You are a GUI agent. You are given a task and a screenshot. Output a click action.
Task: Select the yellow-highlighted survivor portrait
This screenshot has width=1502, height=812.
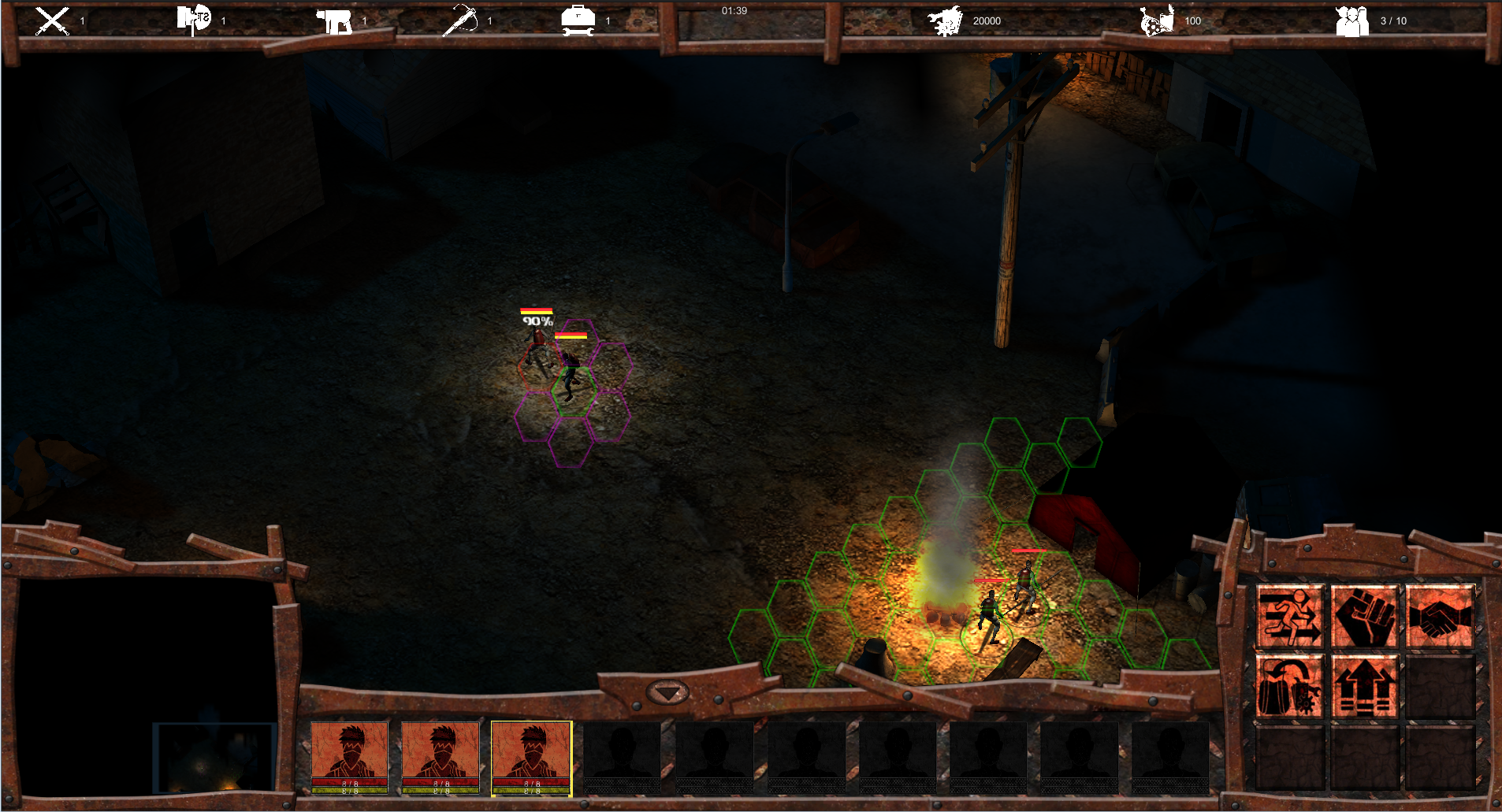pyautogui.click(x=531, y=758)
